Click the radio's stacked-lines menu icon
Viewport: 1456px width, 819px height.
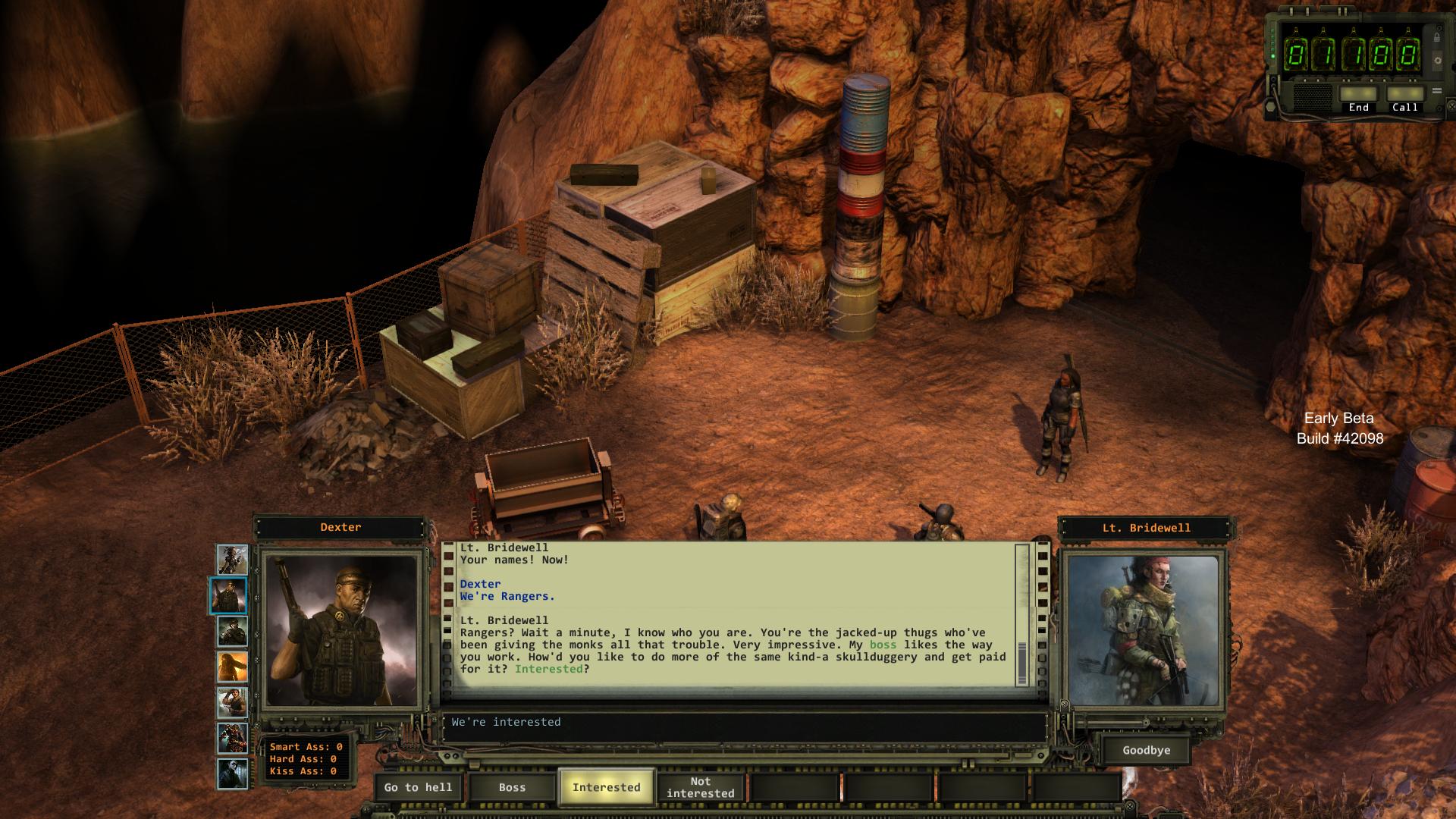tap(1436, 91)
